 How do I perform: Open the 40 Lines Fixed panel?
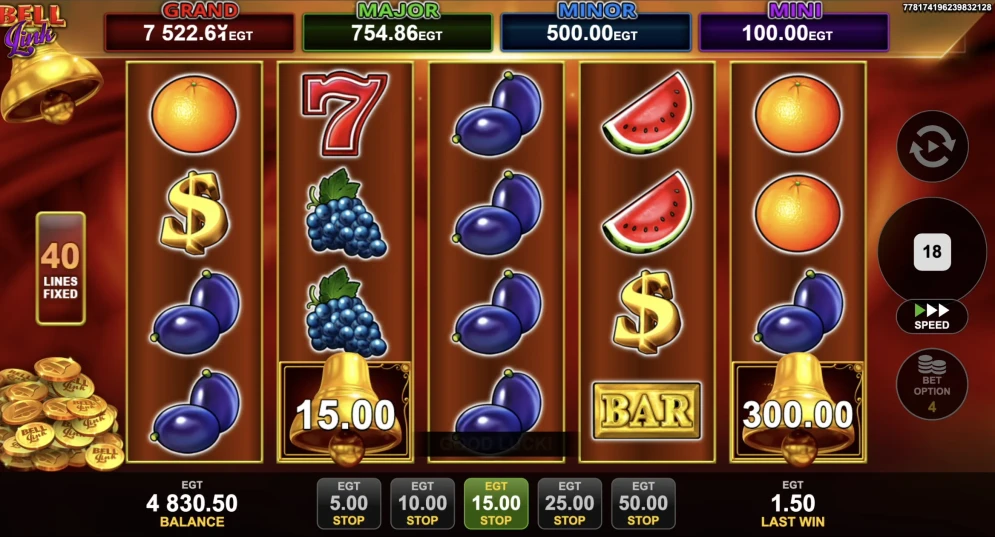61,268
